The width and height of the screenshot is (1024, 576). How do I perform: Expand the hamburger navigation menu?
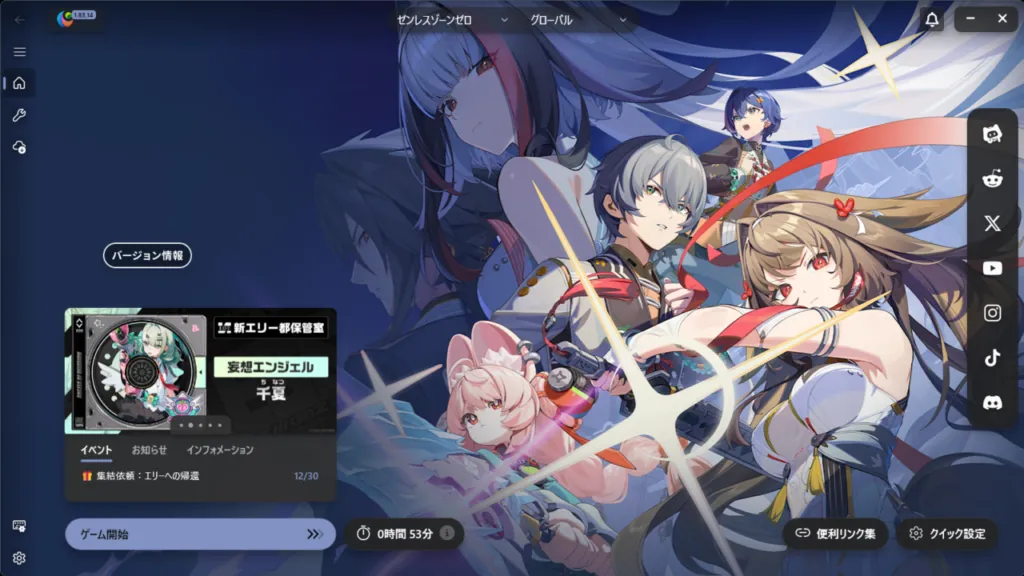[x=20, y=52]
